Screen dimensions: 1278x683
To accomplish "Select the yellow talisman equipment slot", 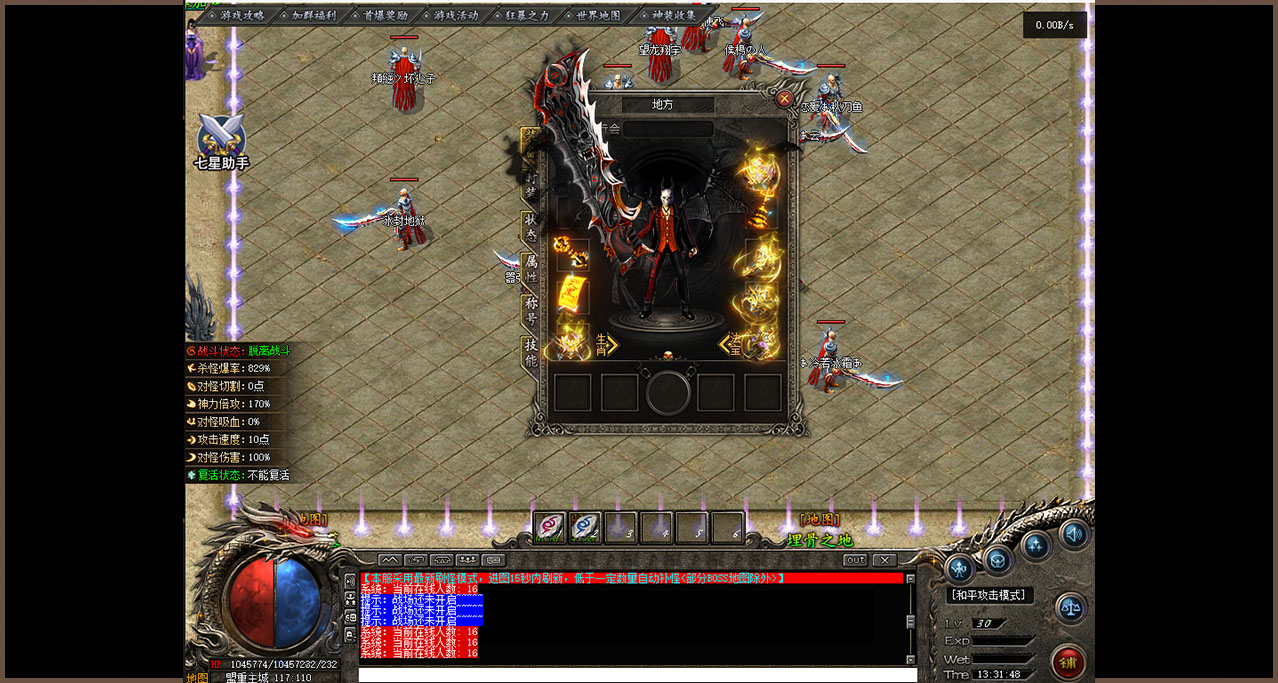I will pyautogui.click(x=572, y=295).
